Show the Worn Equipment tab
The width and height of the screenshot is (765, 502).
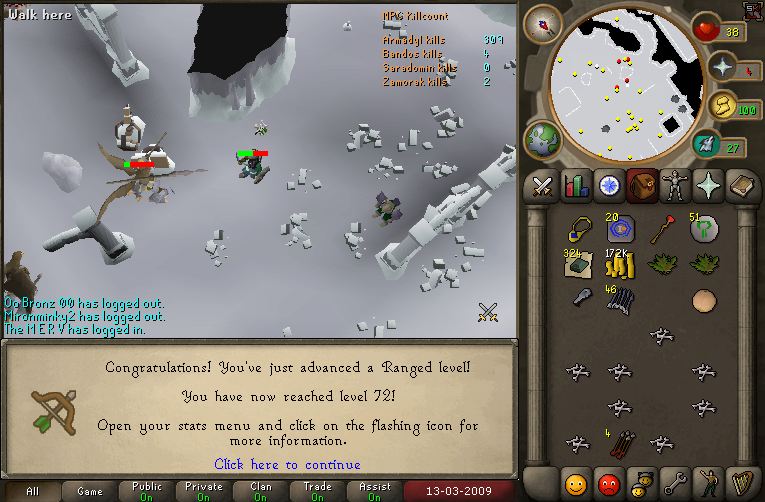click(x=676, y=185)
